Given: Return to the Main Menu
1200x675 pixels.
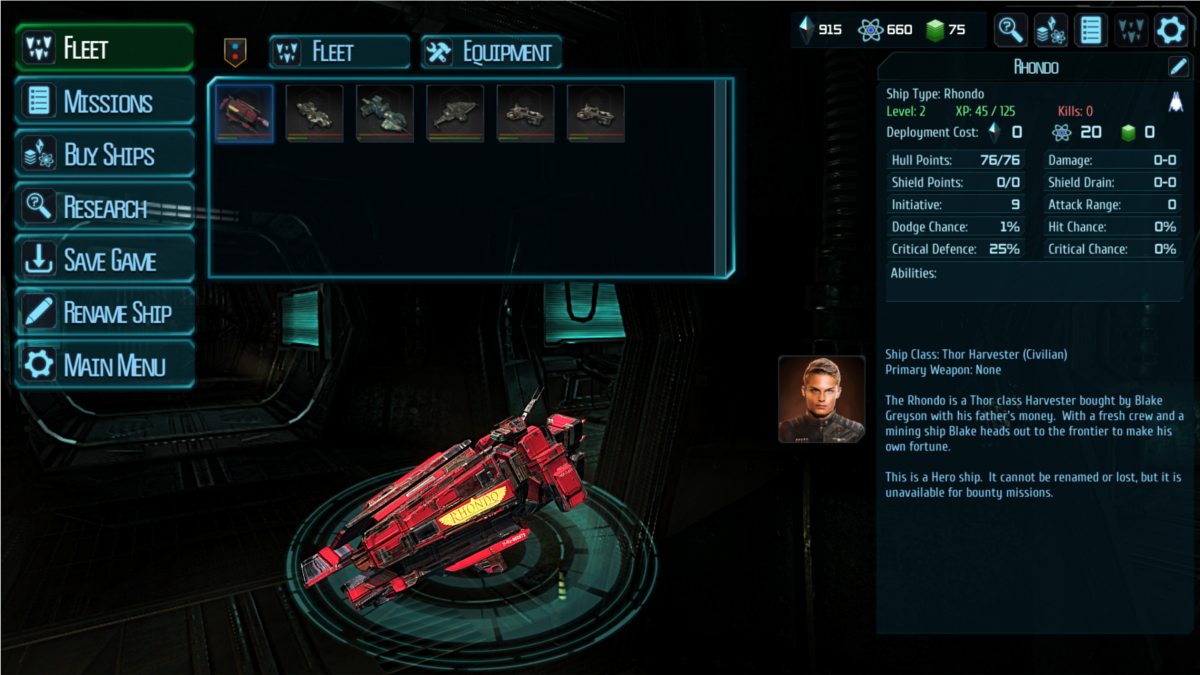Looking at the screenshot, I should point(104,365).
